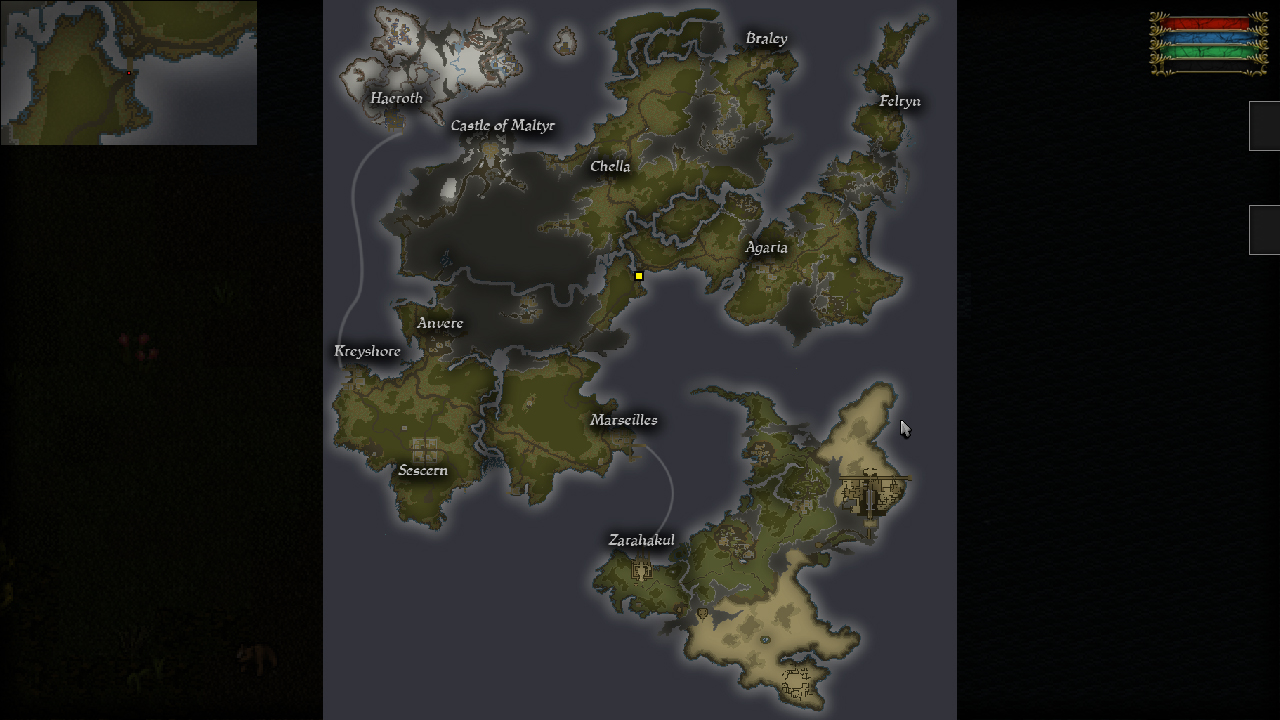Click the Zarahakul map label
This screenshot has width=1280, height=720.
(641, 541)
